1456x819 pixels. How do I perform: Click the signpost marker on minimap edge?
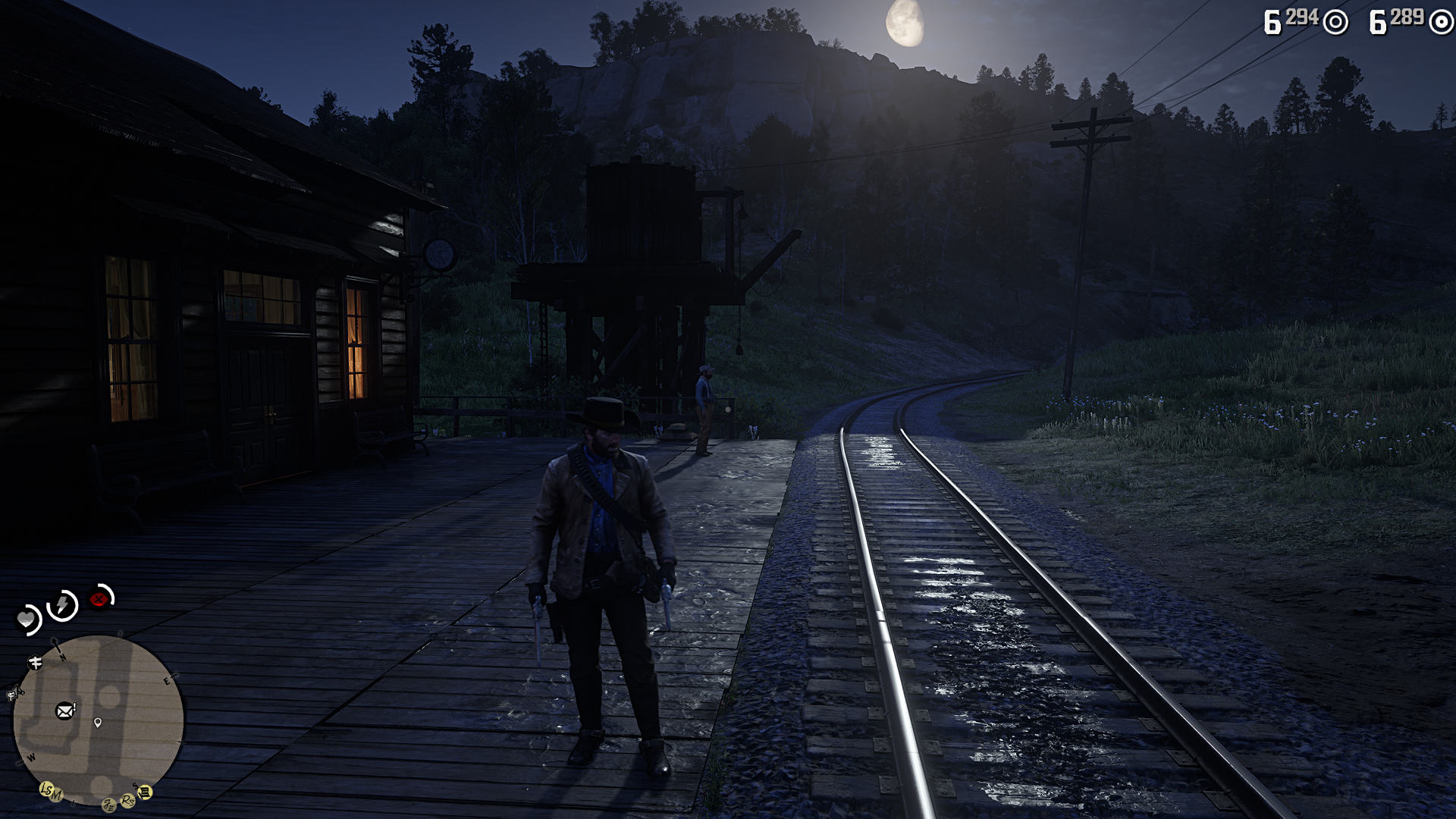pos(35,663)
